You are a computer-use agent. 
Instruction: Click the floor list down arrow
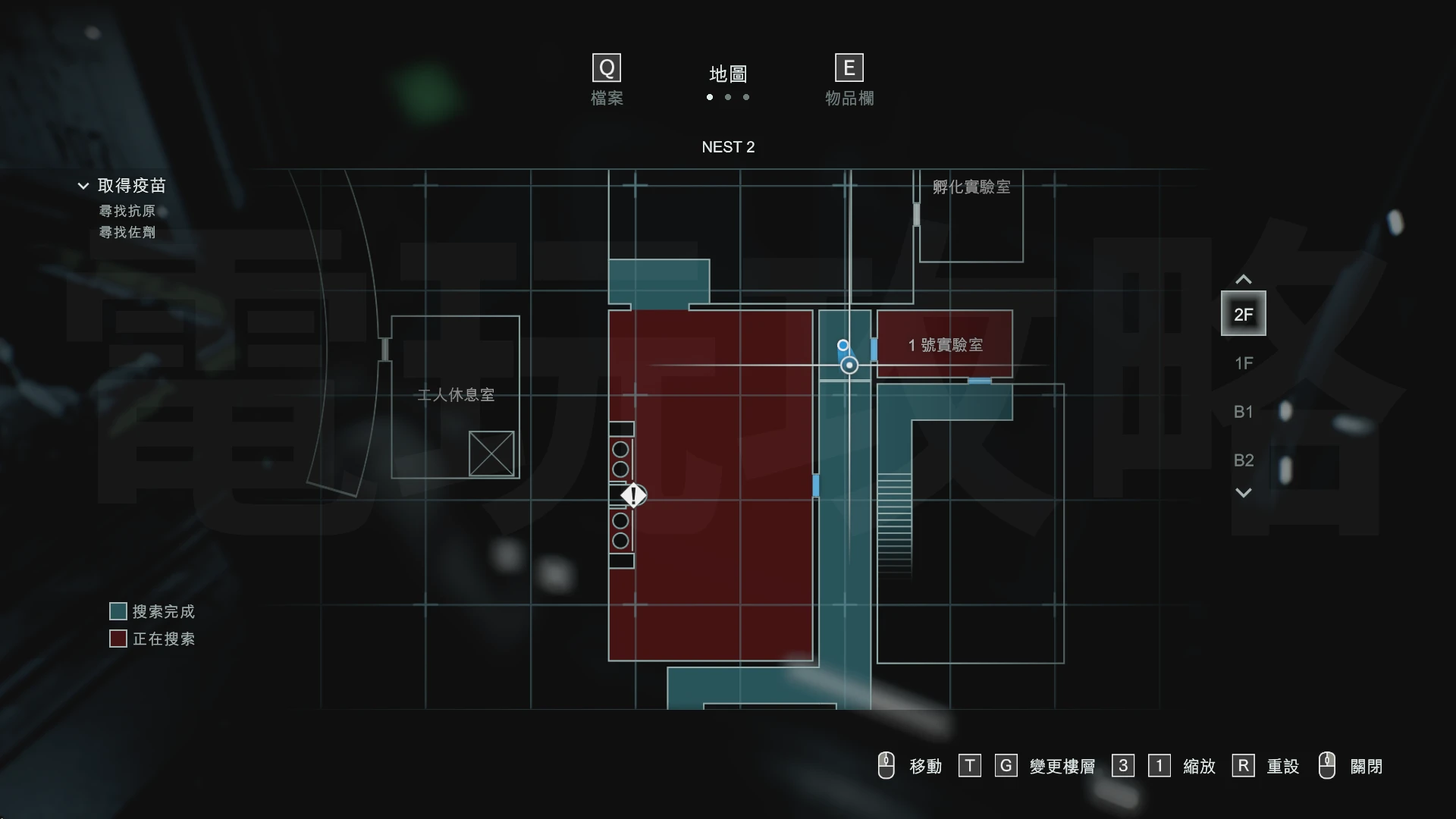[x=1243, y=493]
